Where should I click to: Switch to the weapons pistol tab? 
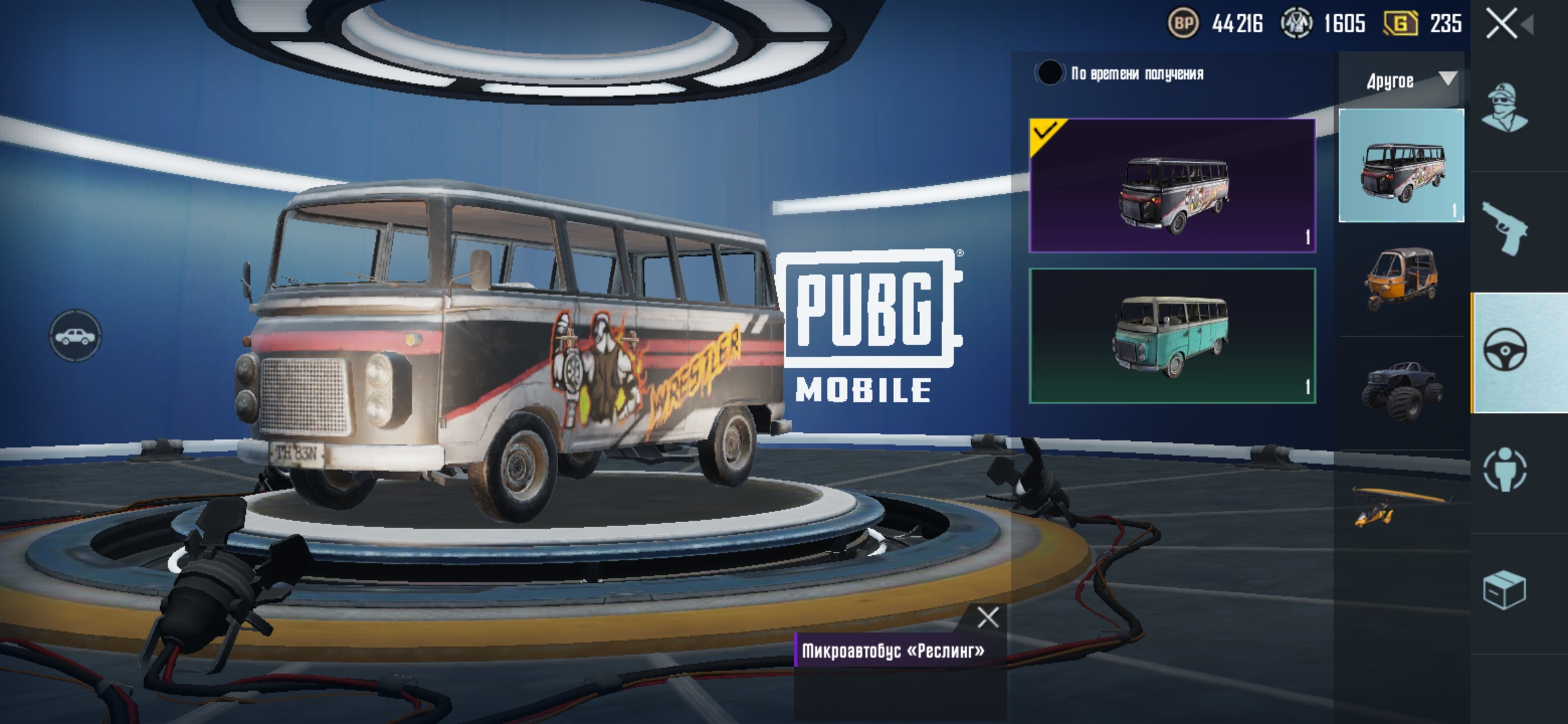tap(1504, 230)
